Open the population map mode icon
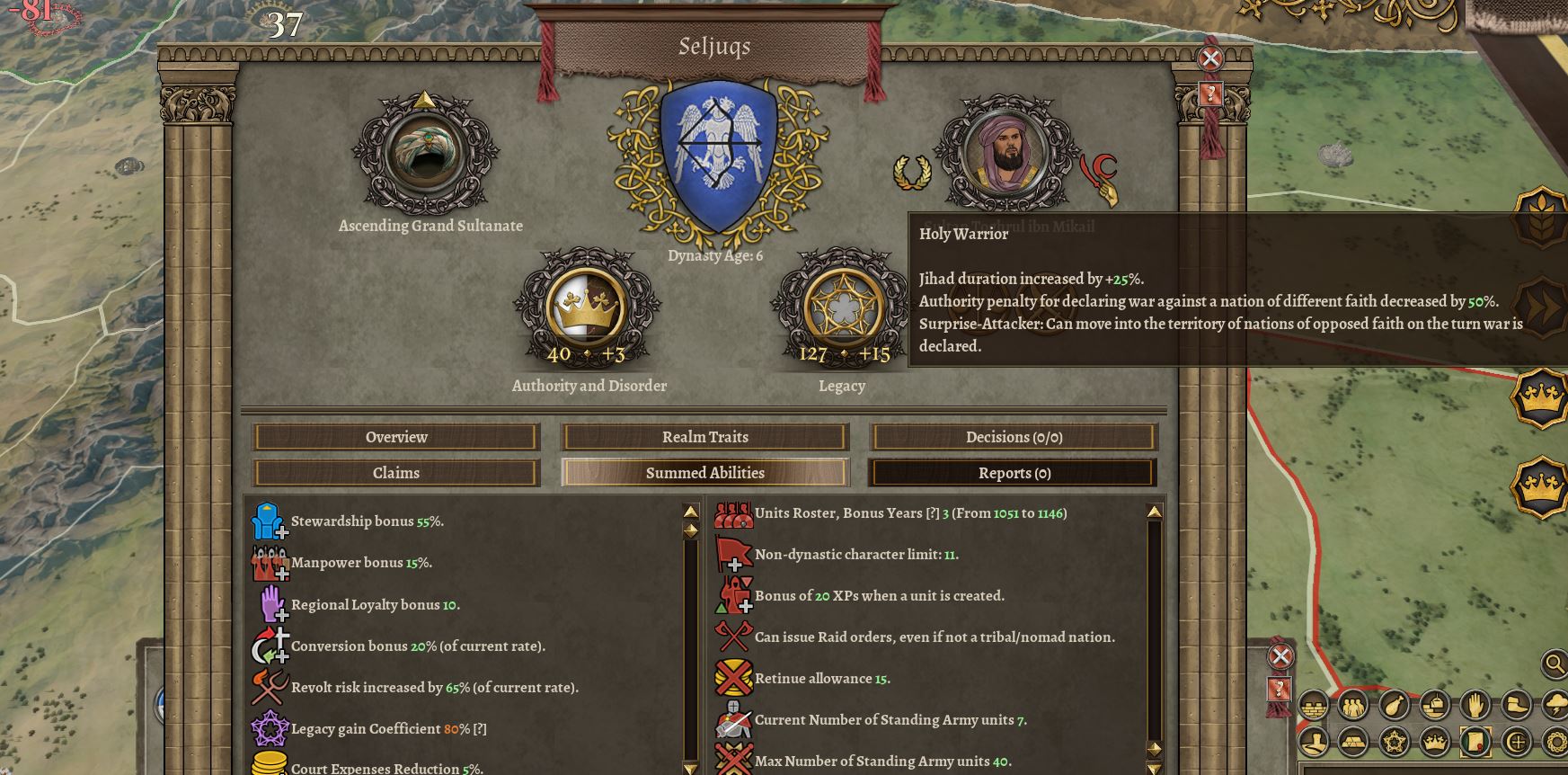This screenshot has width=1568, height=775. (x=1352, y=705)
